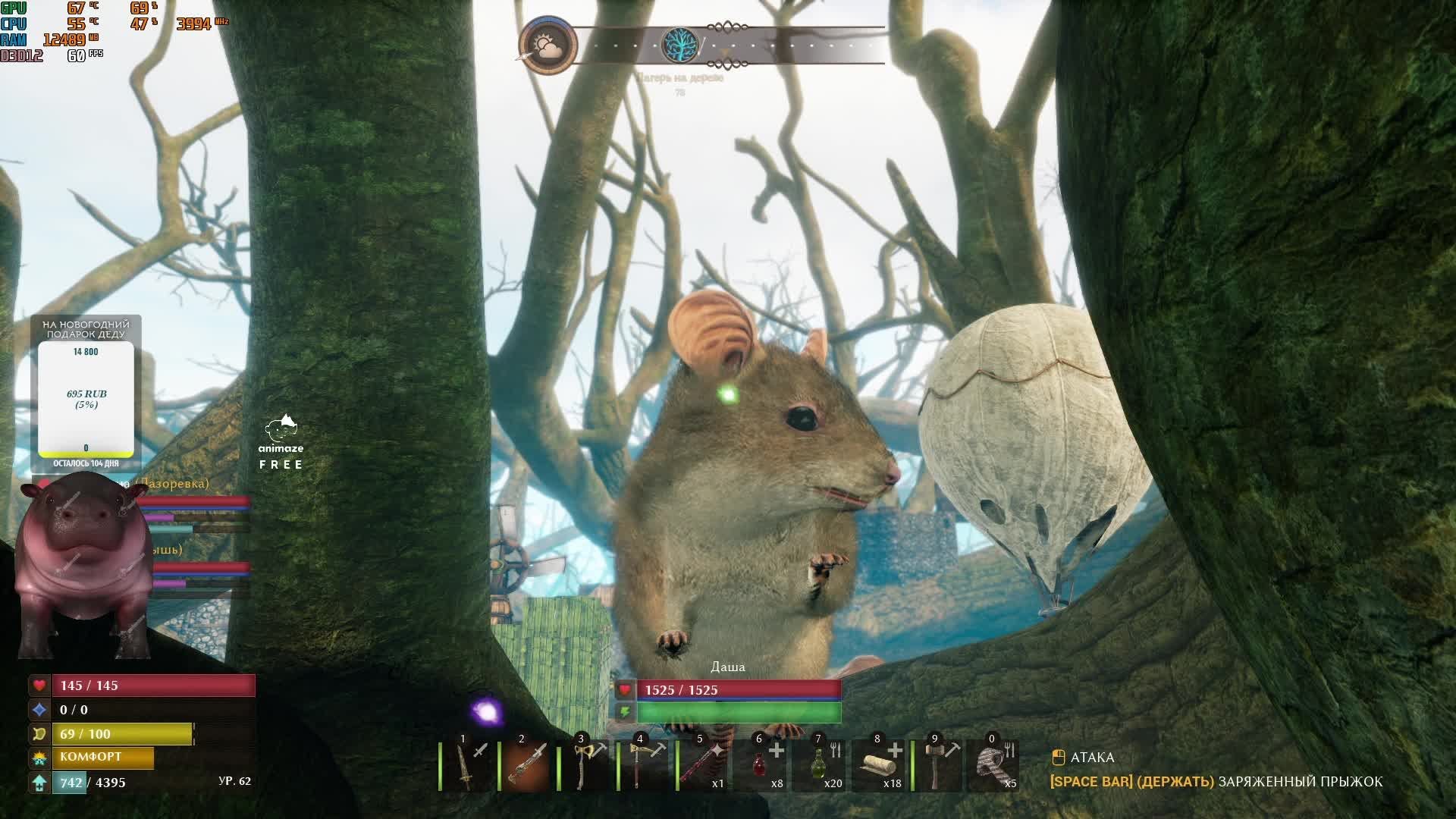
Task: Click the glowing tree compass marker
Action: point(679,45)
